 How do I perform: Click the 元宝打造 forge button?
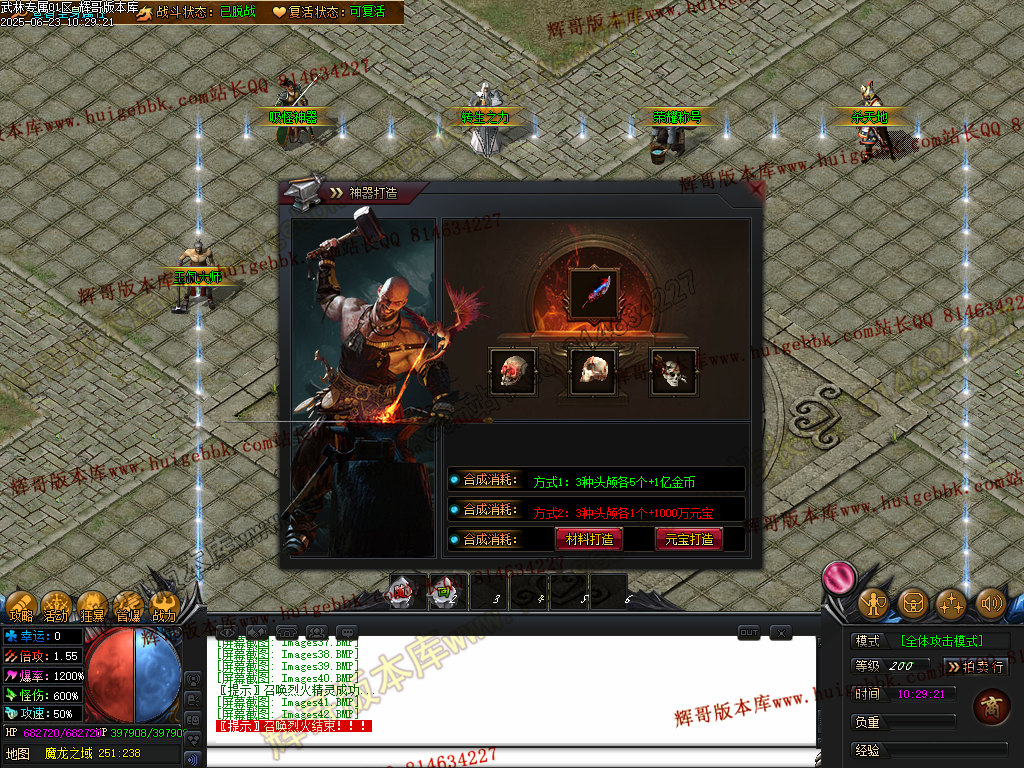coord(688,539)
